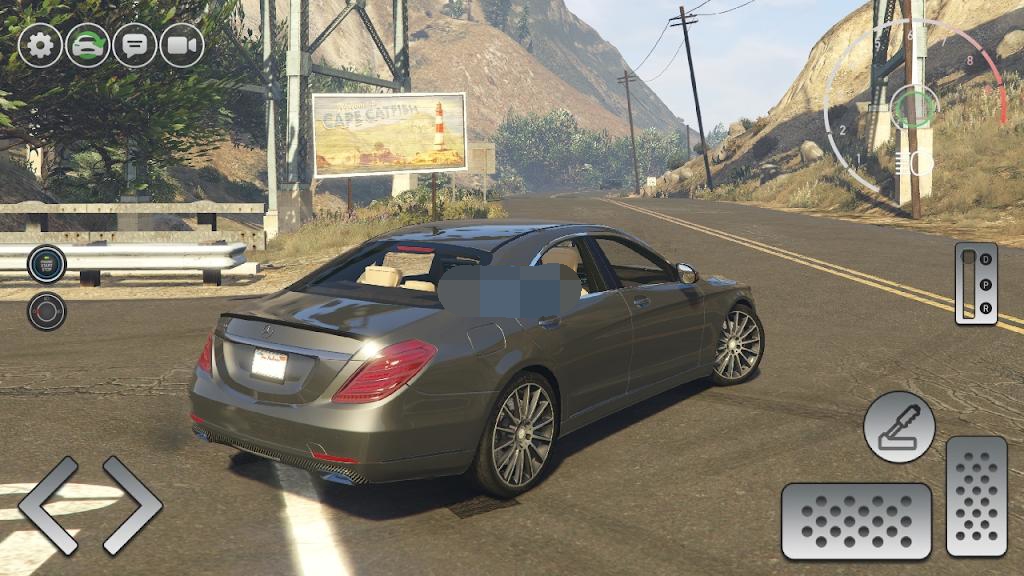Switch camera view with the video camera icon
Screen dimensions: 1024x576
coord(182,45)
